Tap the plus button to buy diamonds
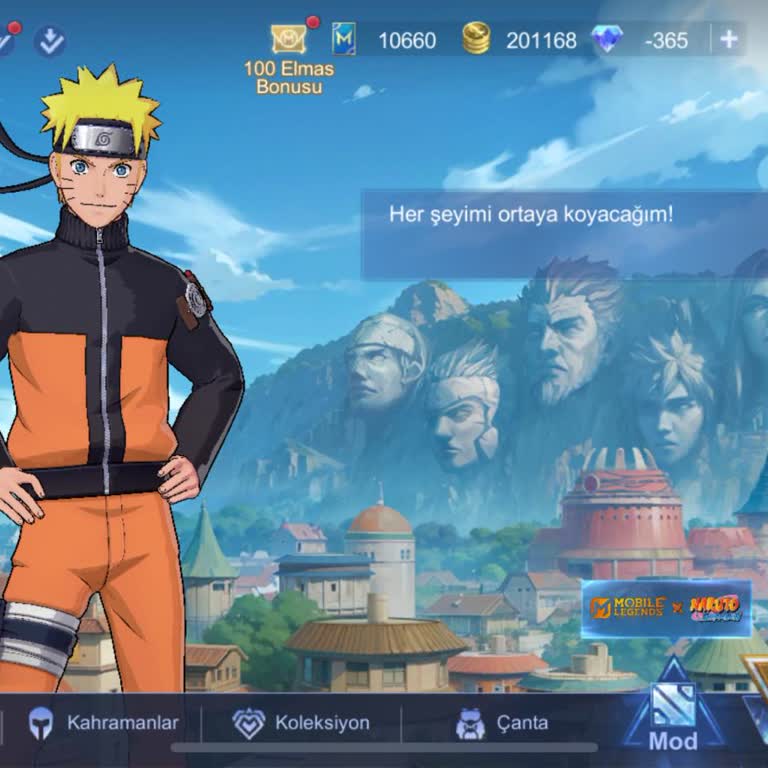 [729, 40]
